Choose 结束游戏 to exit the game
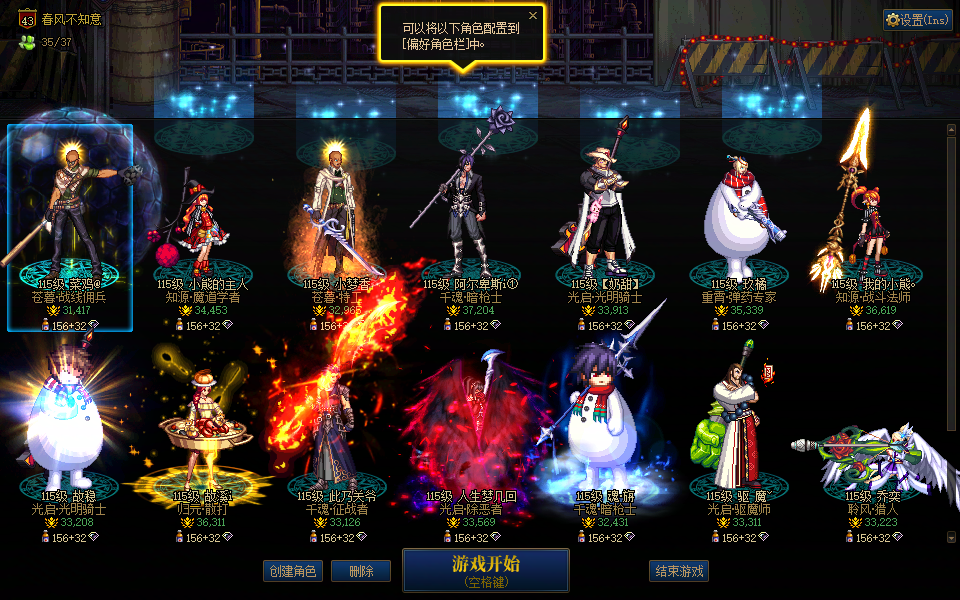Image resolution: width=960 pixels, height=600 pixels. coord(679,571)
